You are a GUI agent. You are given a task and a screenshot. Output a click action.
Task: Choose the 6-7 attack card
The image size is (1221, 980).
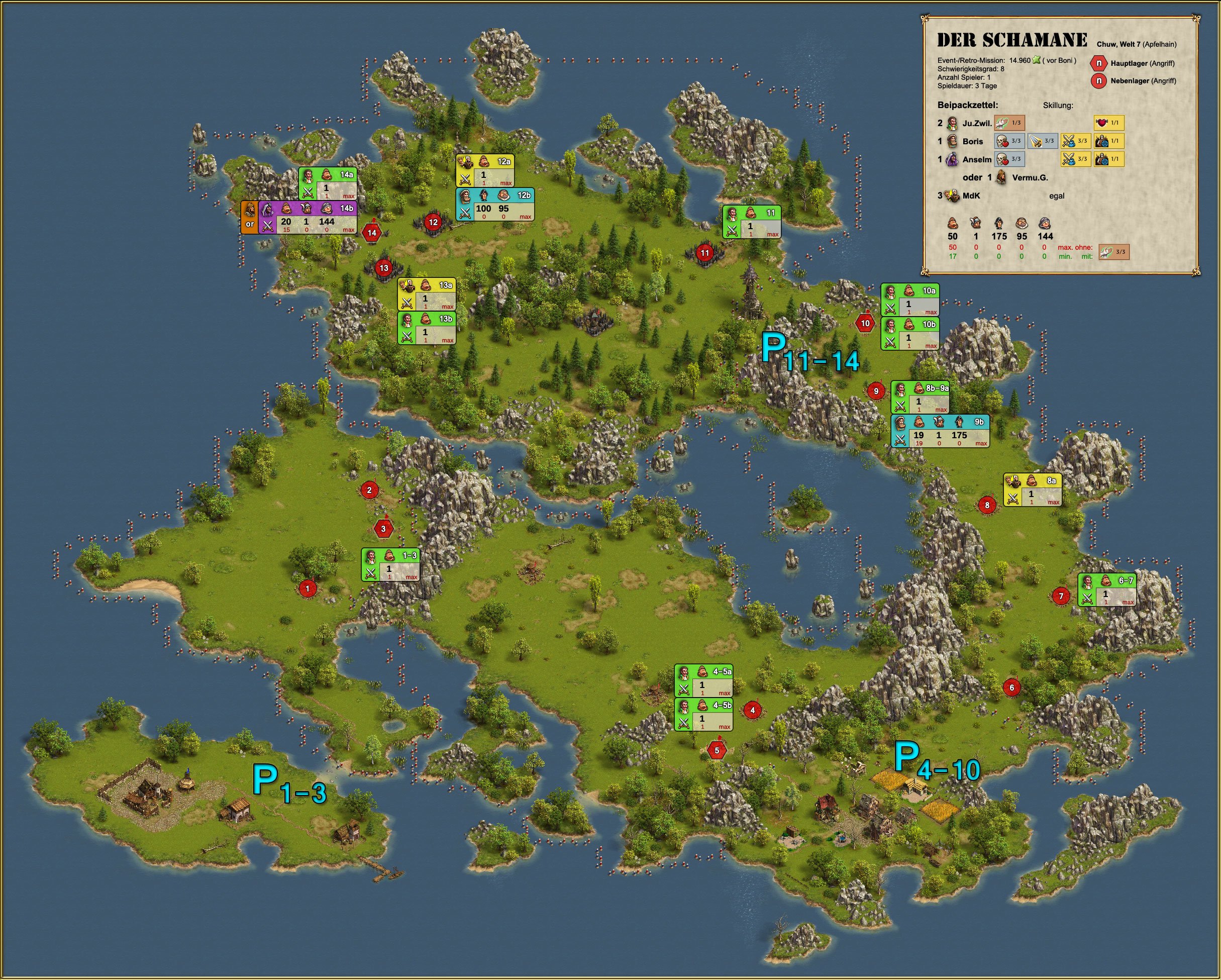pyautogui.click(x=1107, y=590)
